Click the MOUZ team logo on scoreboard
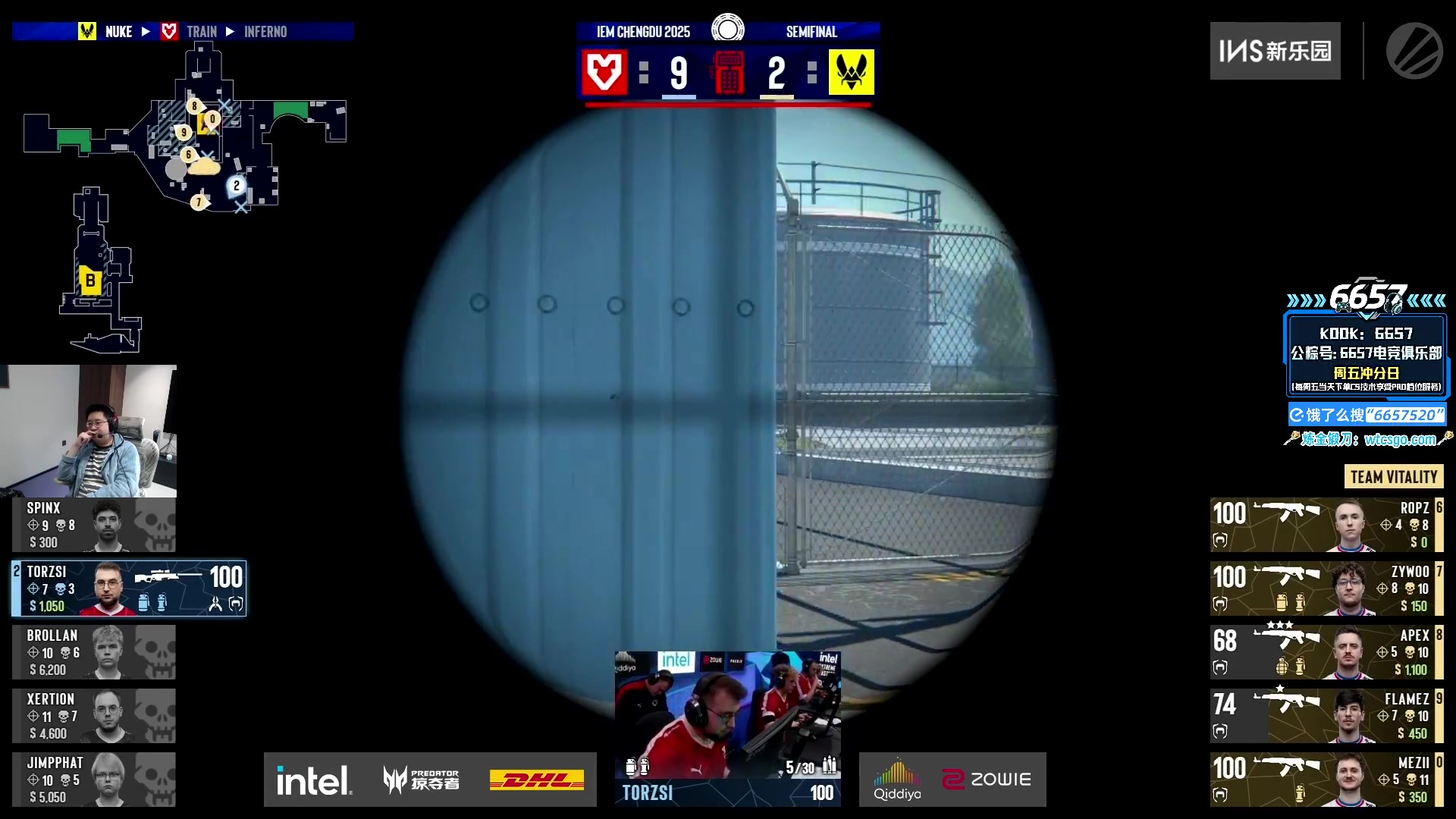This screenshot has width=1456, height=819. (x=604, y=73)
